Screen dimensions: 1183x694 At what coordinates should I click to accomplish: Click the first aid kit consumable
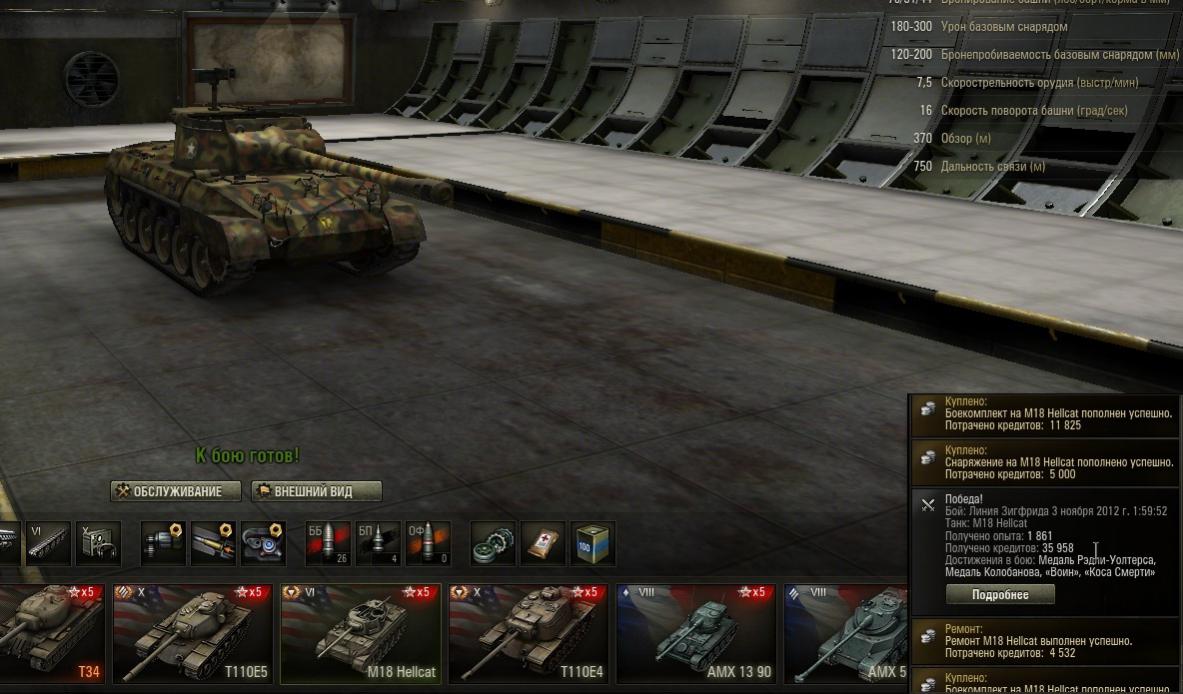coord(543,543)
